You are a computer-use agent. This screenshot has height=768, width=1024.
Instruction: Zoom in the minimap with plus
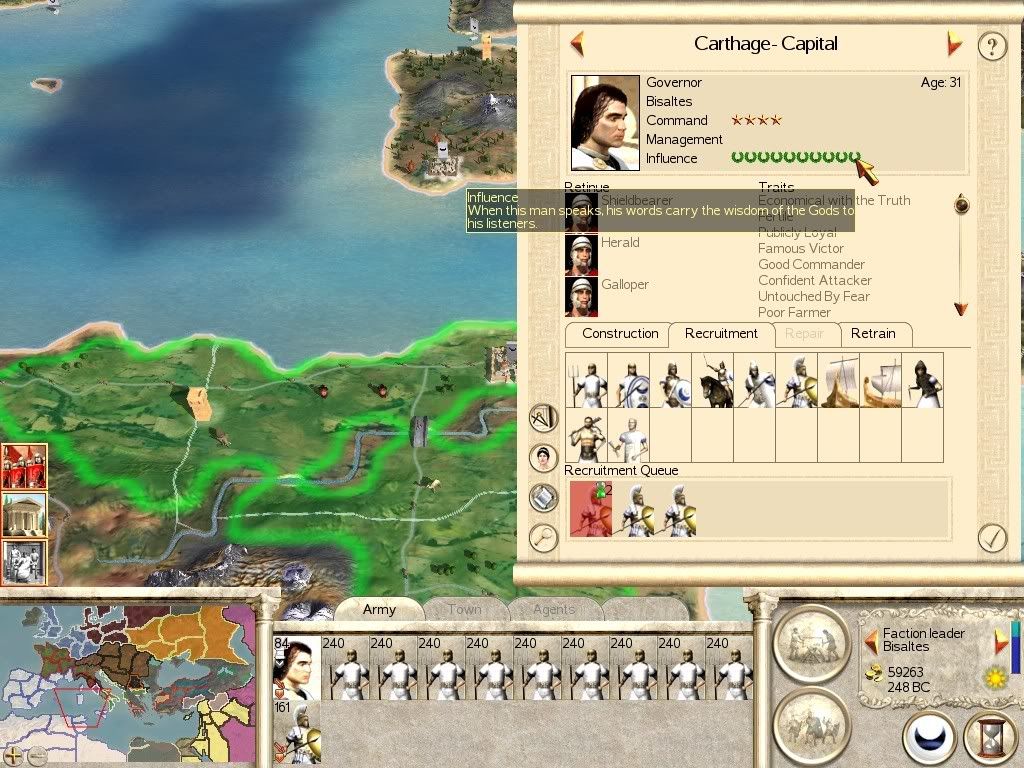click(13, 755)
